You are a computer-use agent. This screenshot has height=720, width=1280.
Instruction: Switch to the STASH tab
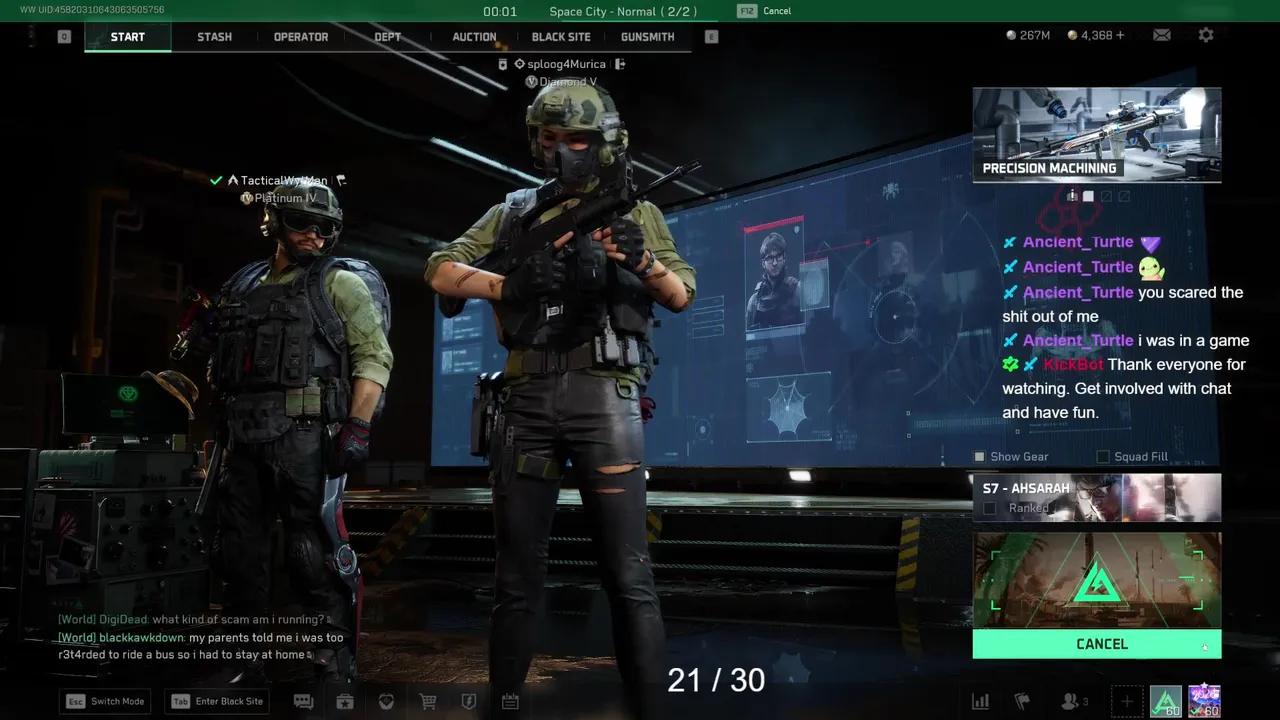[x=214, y=37]
